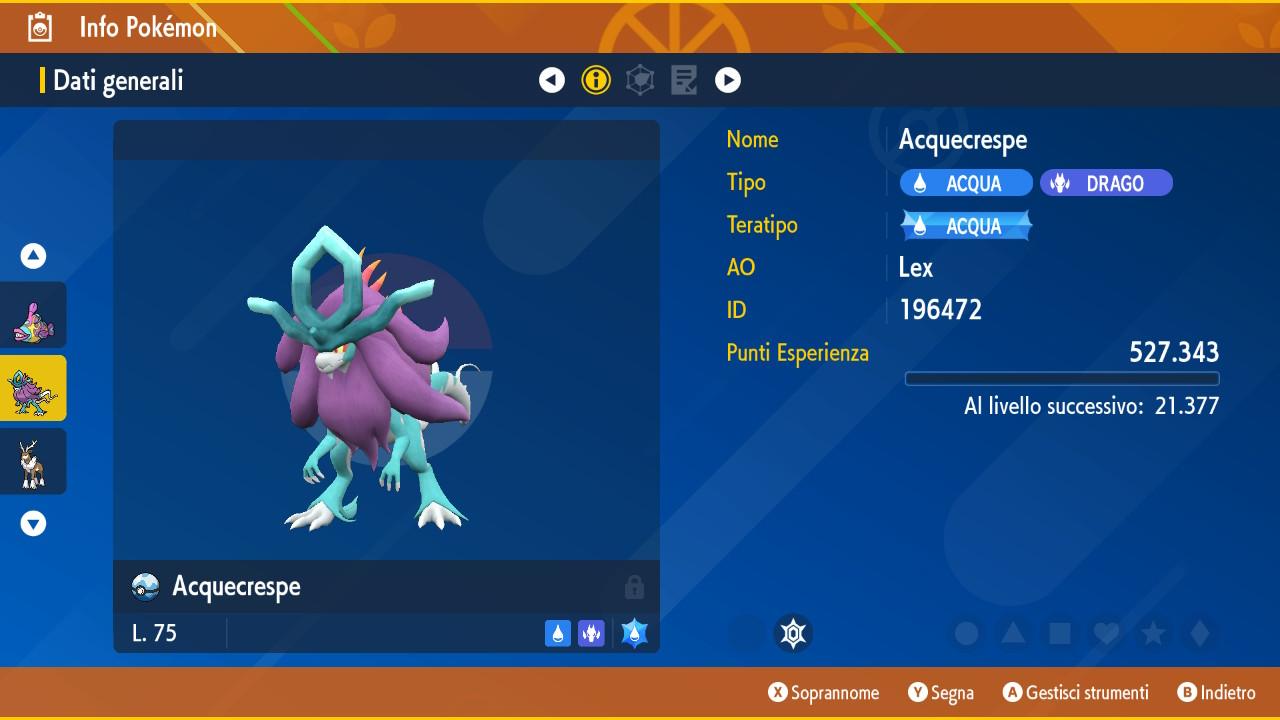Toggle the square marking

[x=1059, y=633]
